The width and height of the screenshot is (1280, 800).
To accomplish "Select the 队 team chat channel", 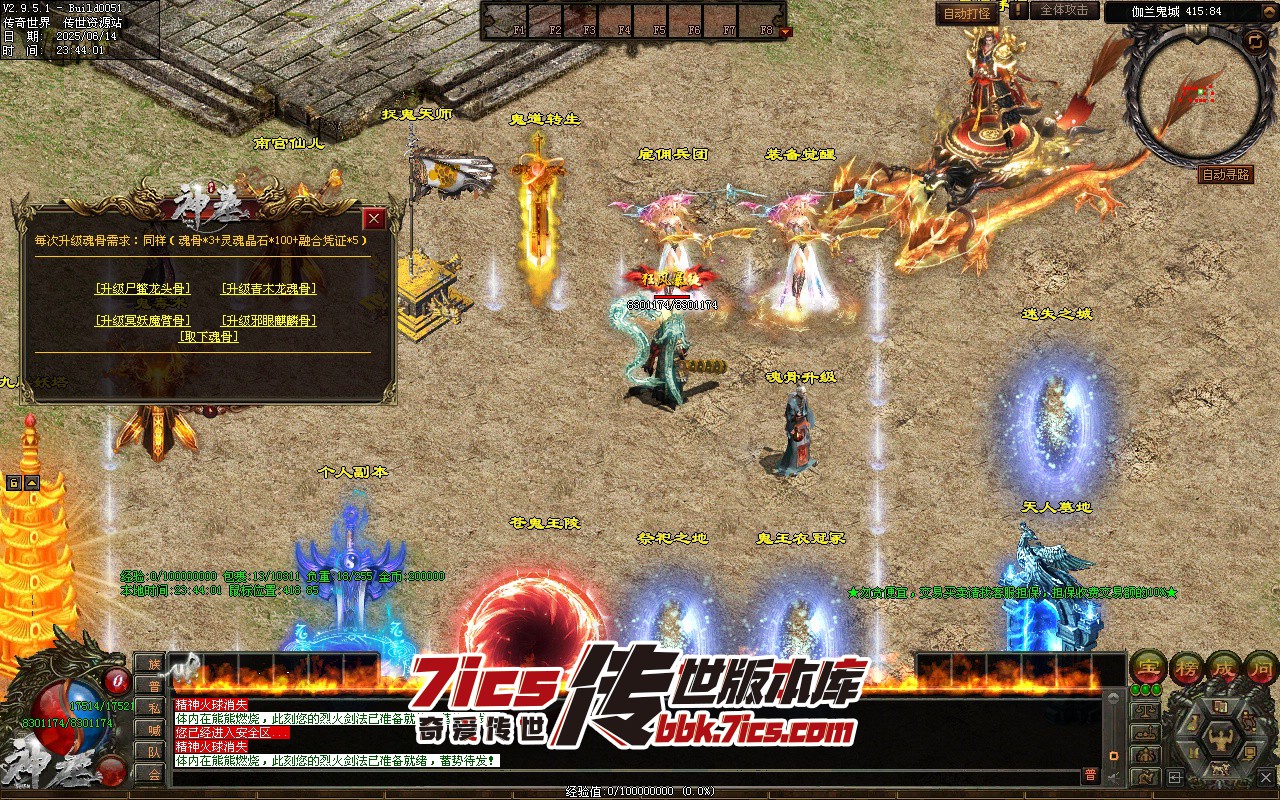I will pos(153,752).
